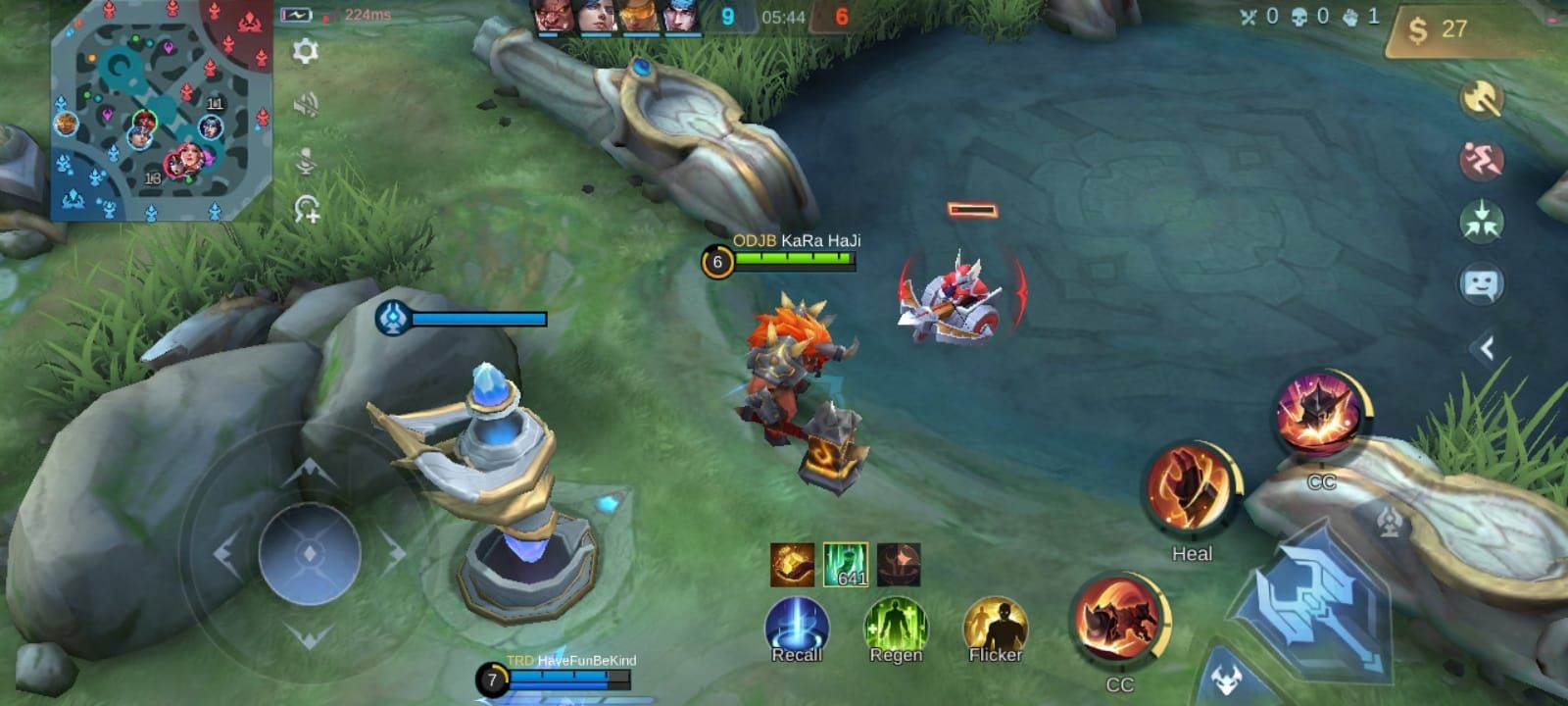Open the quick chat emote bubble
This screenshot has width=1568, height=706.
(1482, 282)
